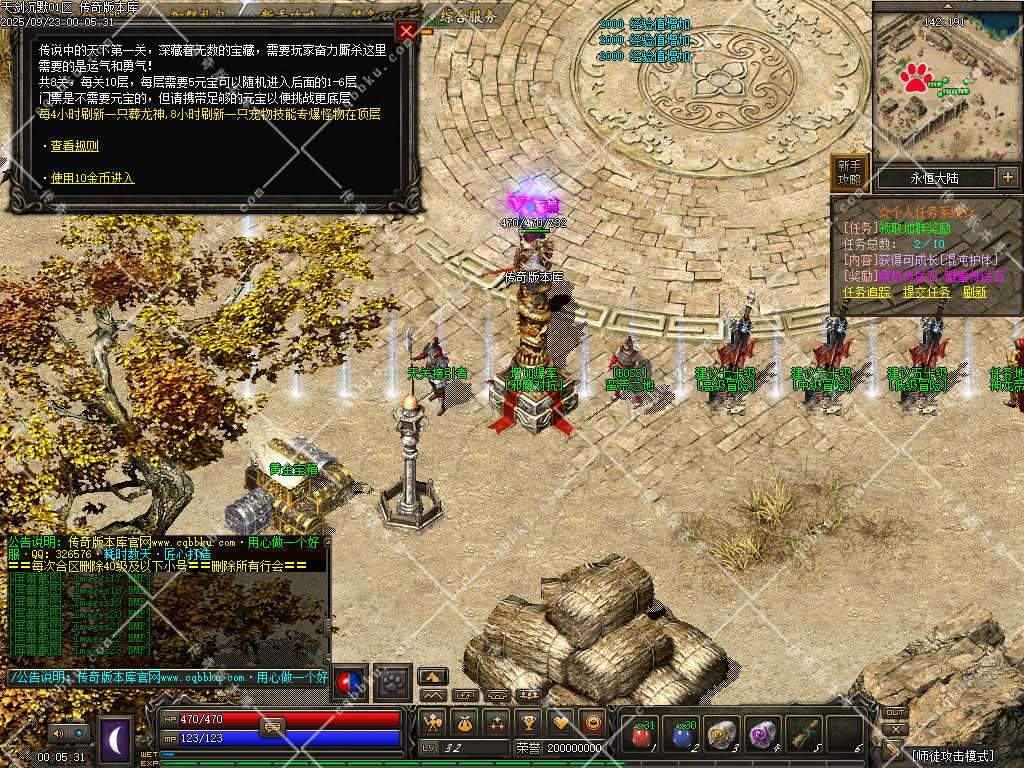Open the trophy ranking icon
Image resolution: width=1024 pixels, height=768 pixels.
coord(529,722)
